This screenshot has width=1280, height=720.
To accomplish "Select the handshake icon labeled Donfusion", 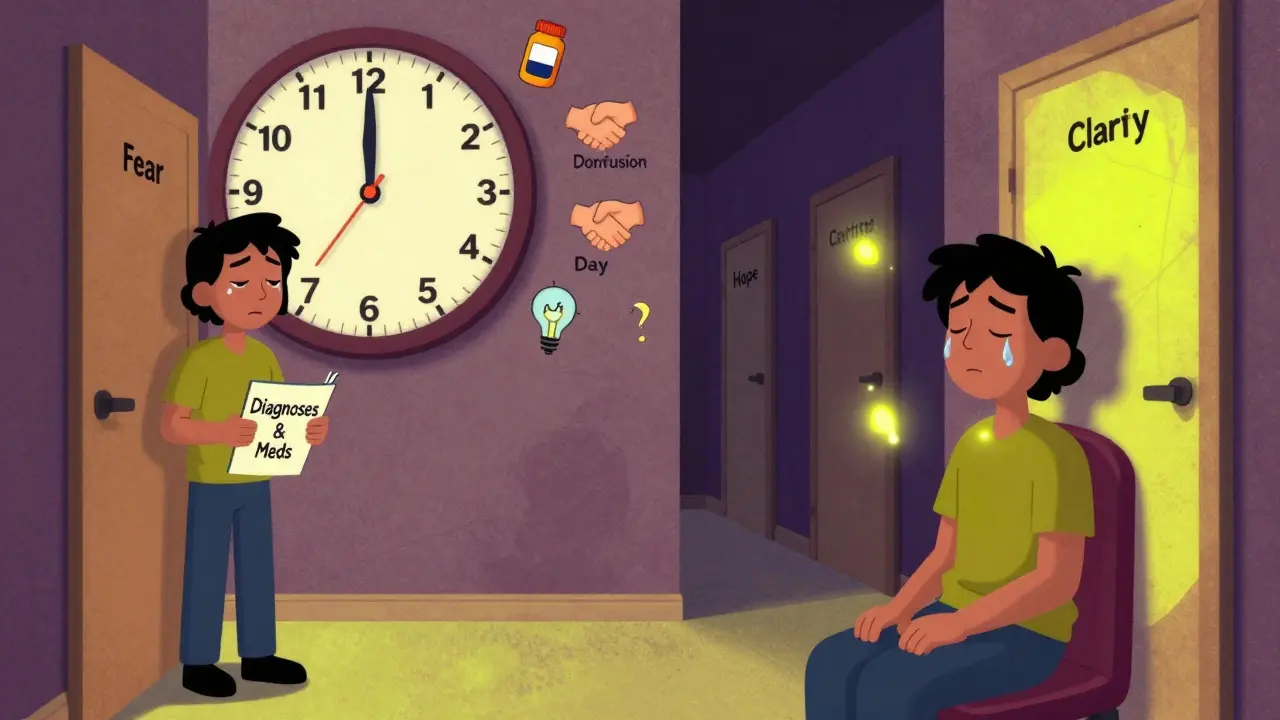I will (x=600, y=126).
